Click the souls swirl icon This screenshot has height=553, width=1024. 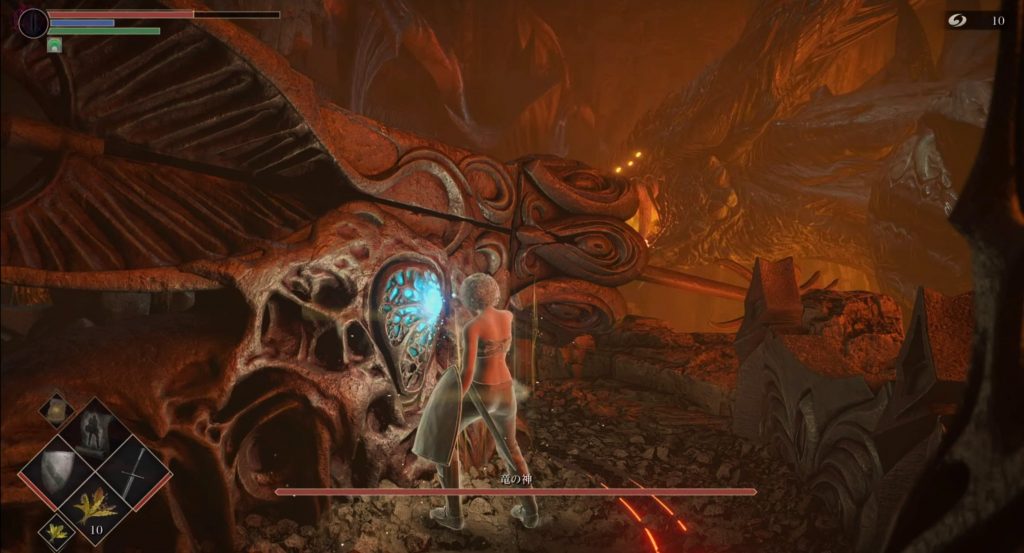[x=962, y=20]
